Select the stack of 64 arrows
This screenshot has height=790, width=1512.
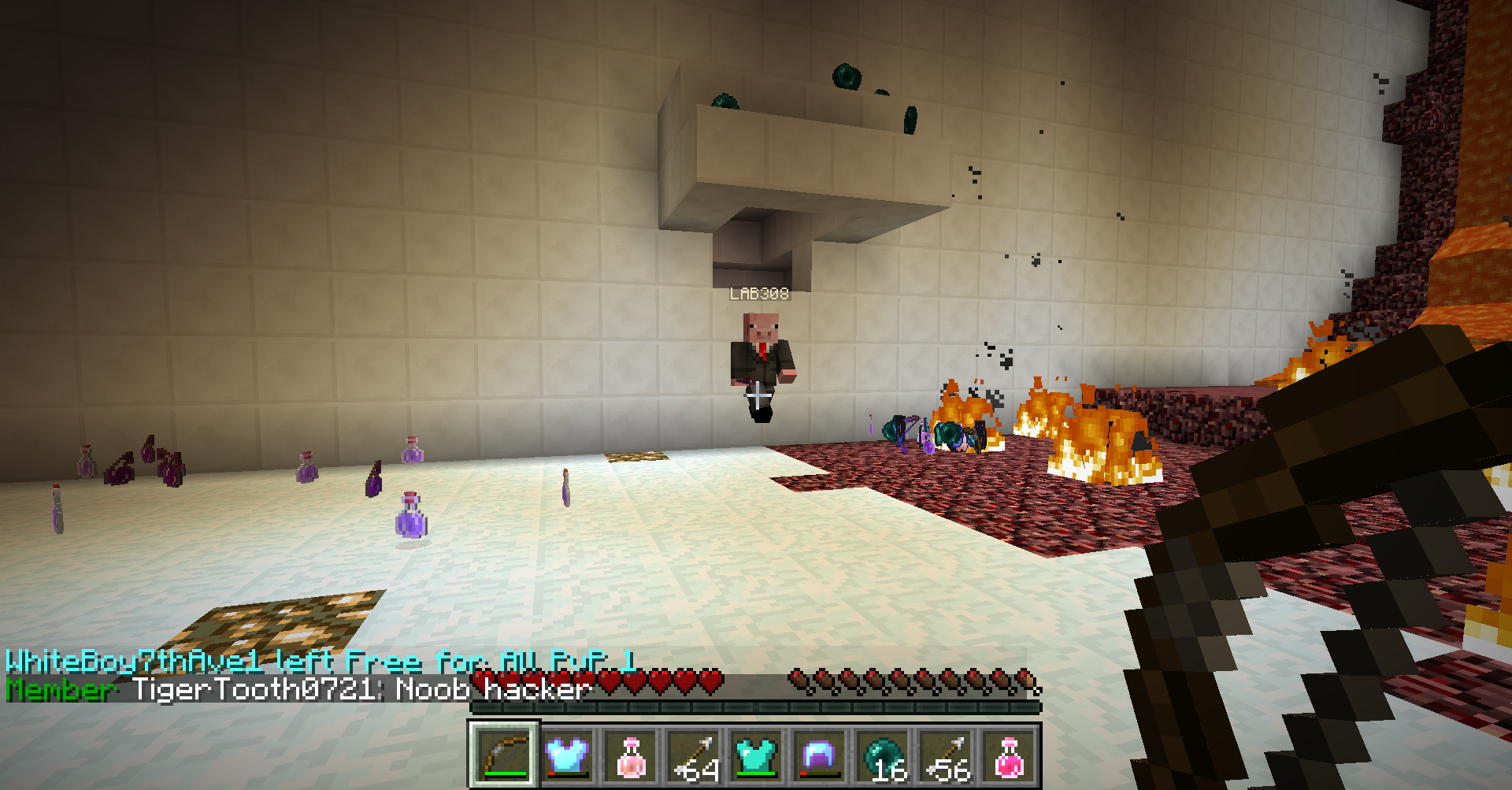(694, 755)
